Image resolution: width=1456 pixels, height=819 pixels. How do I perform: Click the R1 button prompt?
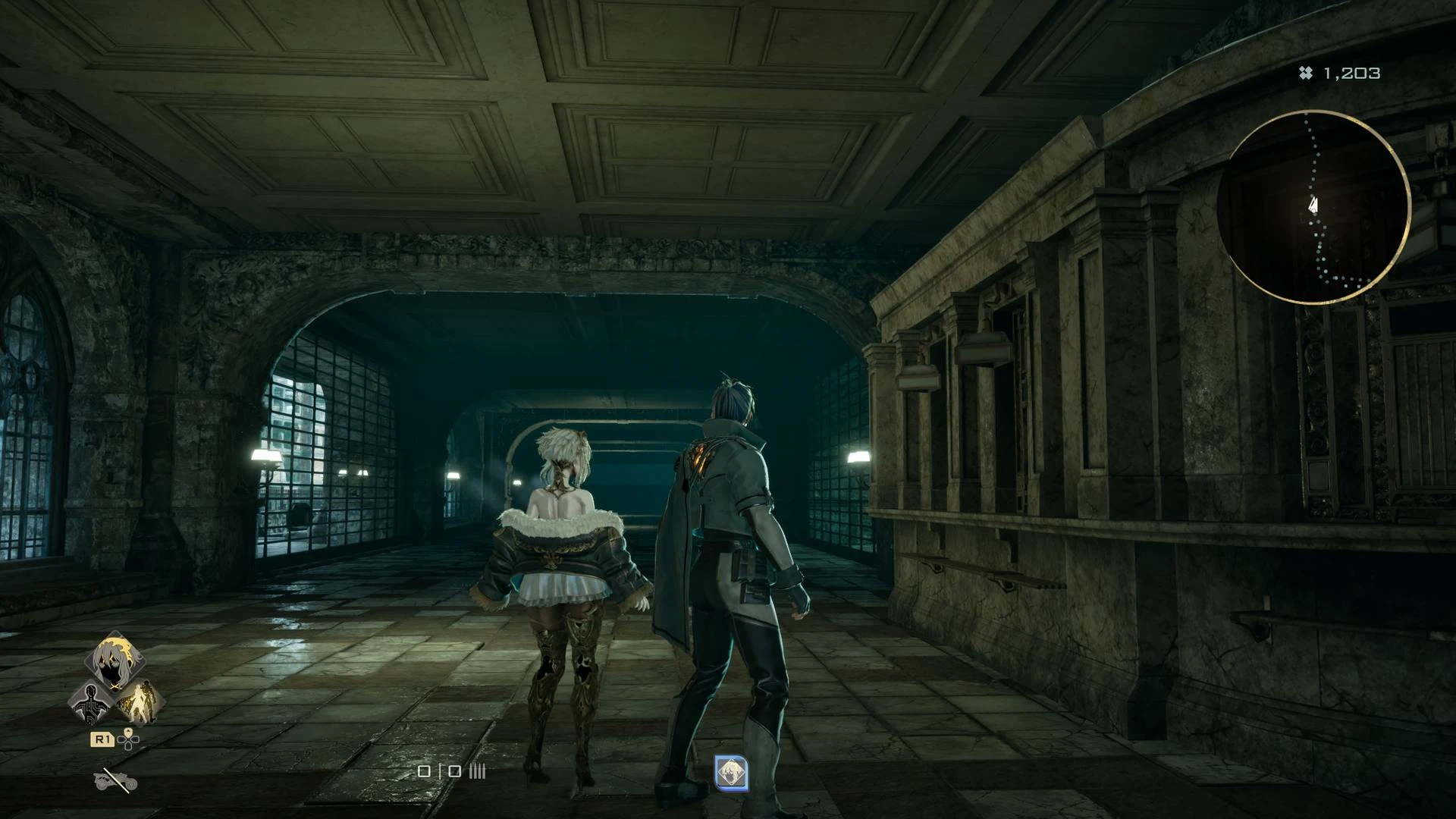[x=102, y=738]
